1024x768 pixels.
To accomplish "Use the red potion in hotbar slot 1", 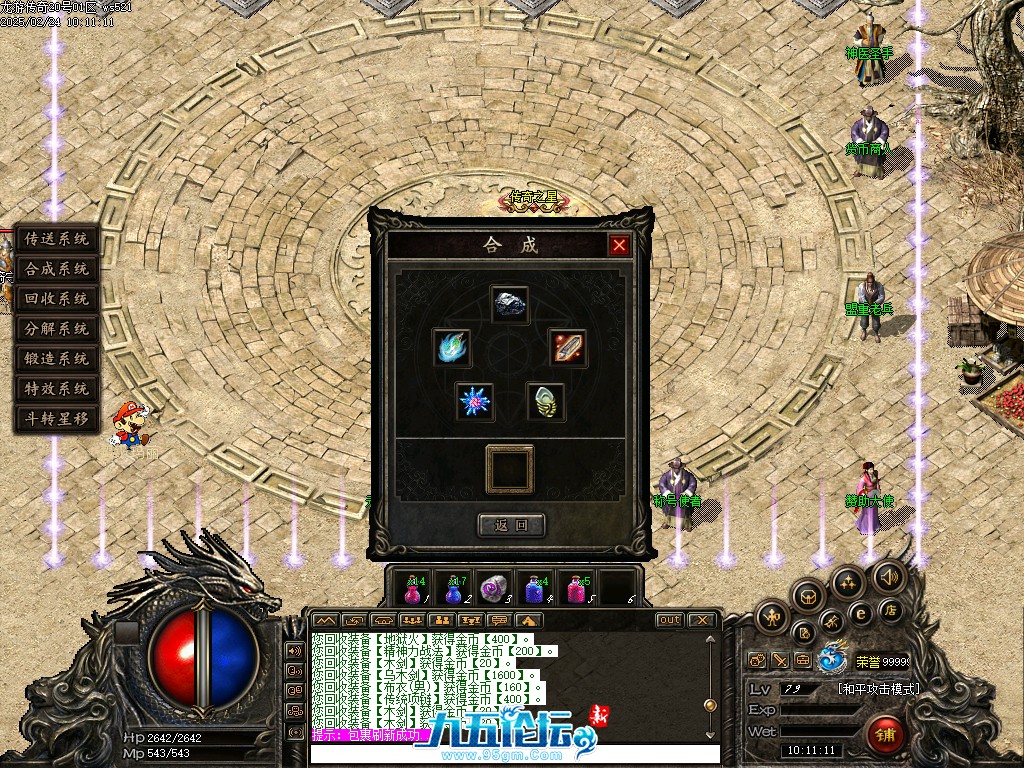I will point(414,588).
